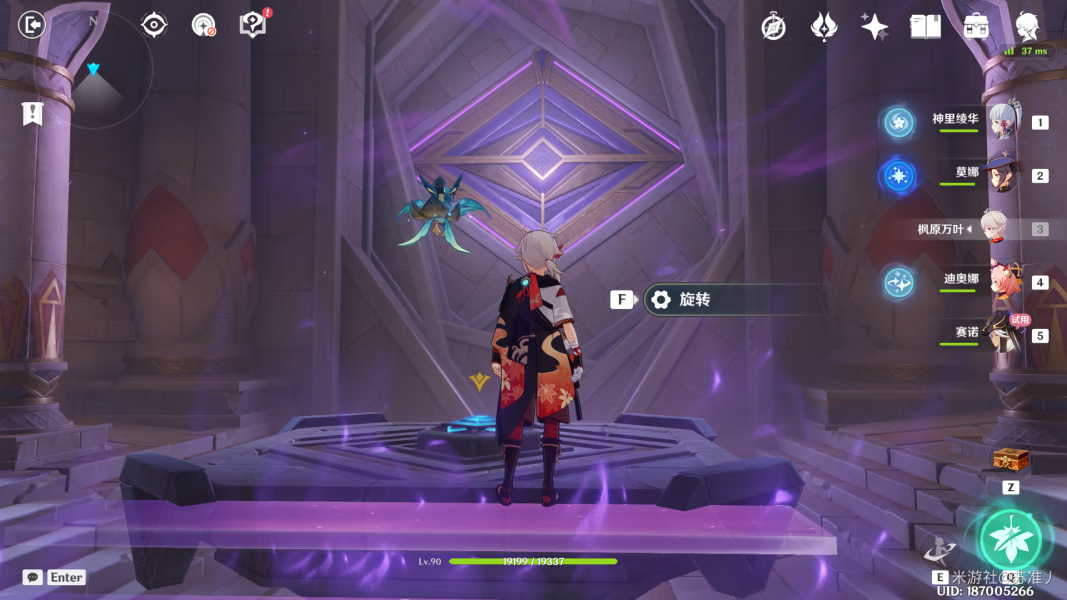The width and height of the screenshot is (1067, 600).
Task: Open the tutorial tips question-mark icon
Action: coord(254,24)
